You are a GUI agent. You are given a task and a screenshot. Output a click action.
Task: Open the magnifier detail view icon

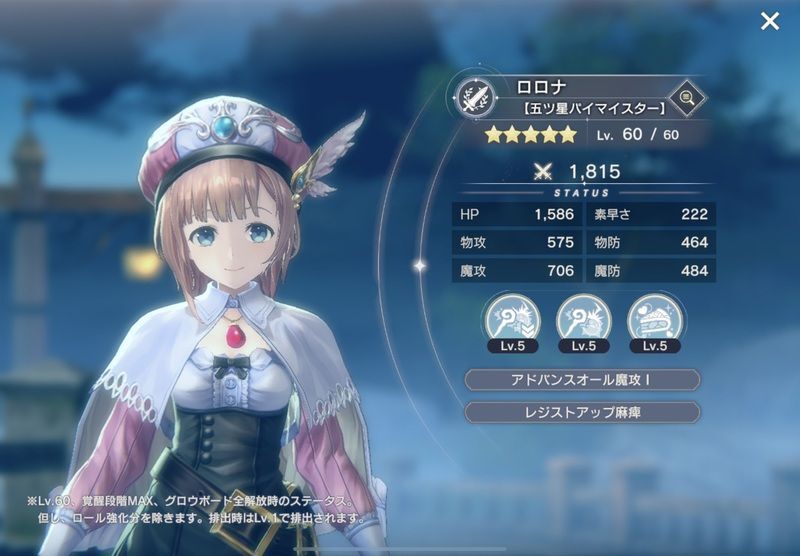[x=688, y=97]
